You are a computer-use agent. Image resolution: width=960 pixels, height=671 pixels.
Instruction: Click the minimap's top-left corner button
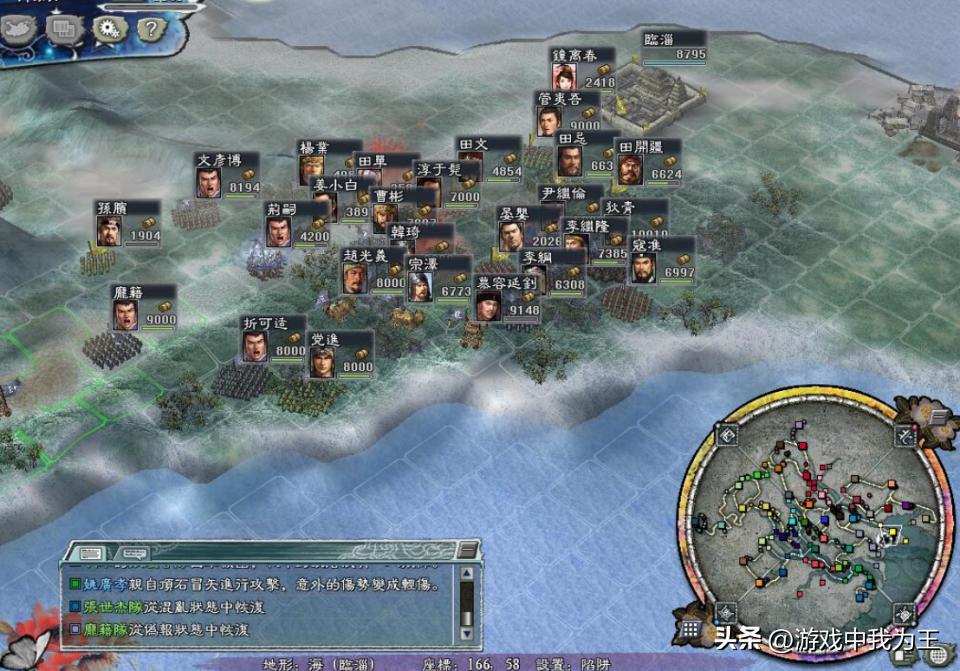[727, 435]
